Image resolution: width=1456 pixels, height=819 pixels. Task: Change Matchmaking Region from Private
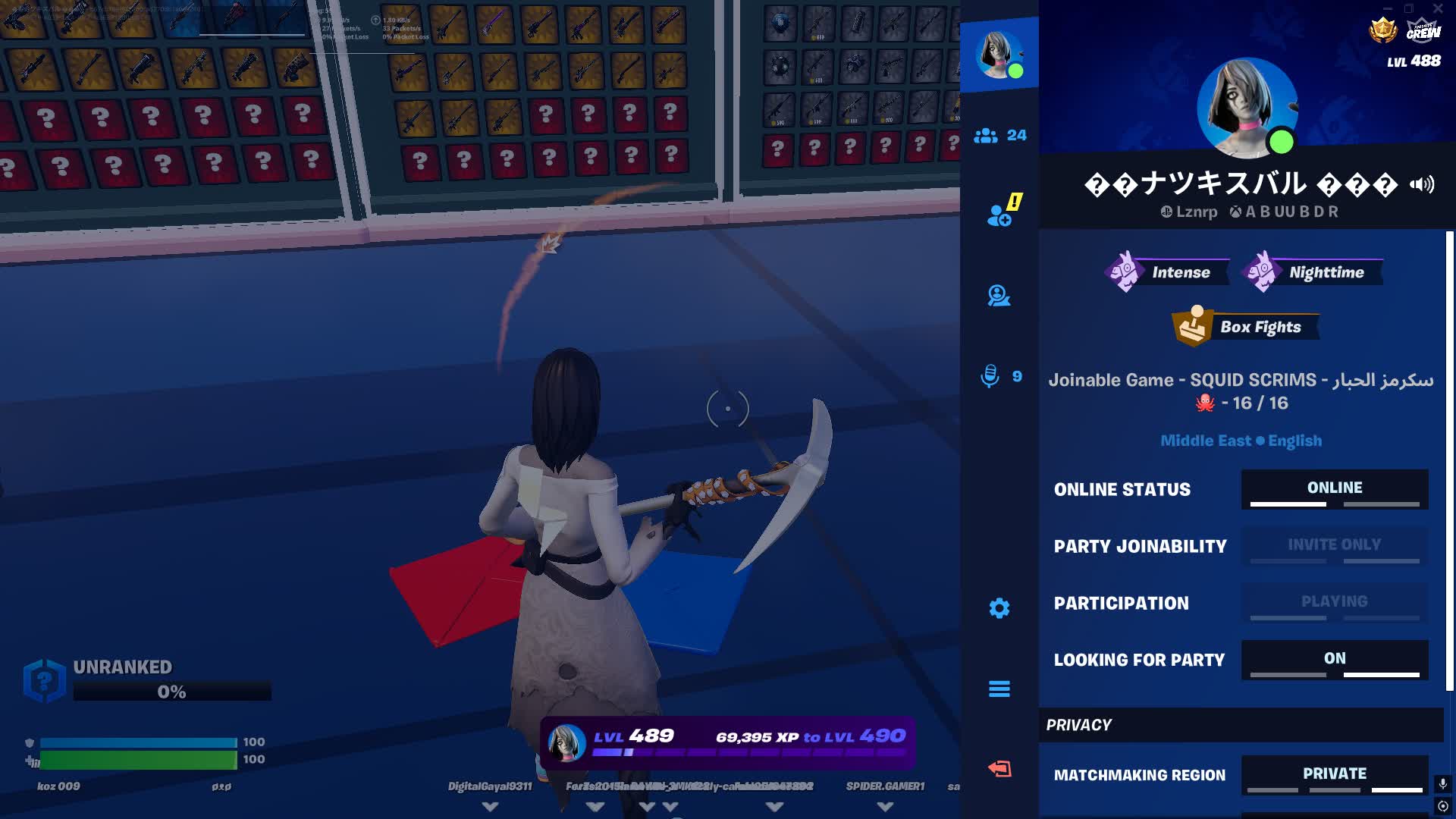point(1335,774)
